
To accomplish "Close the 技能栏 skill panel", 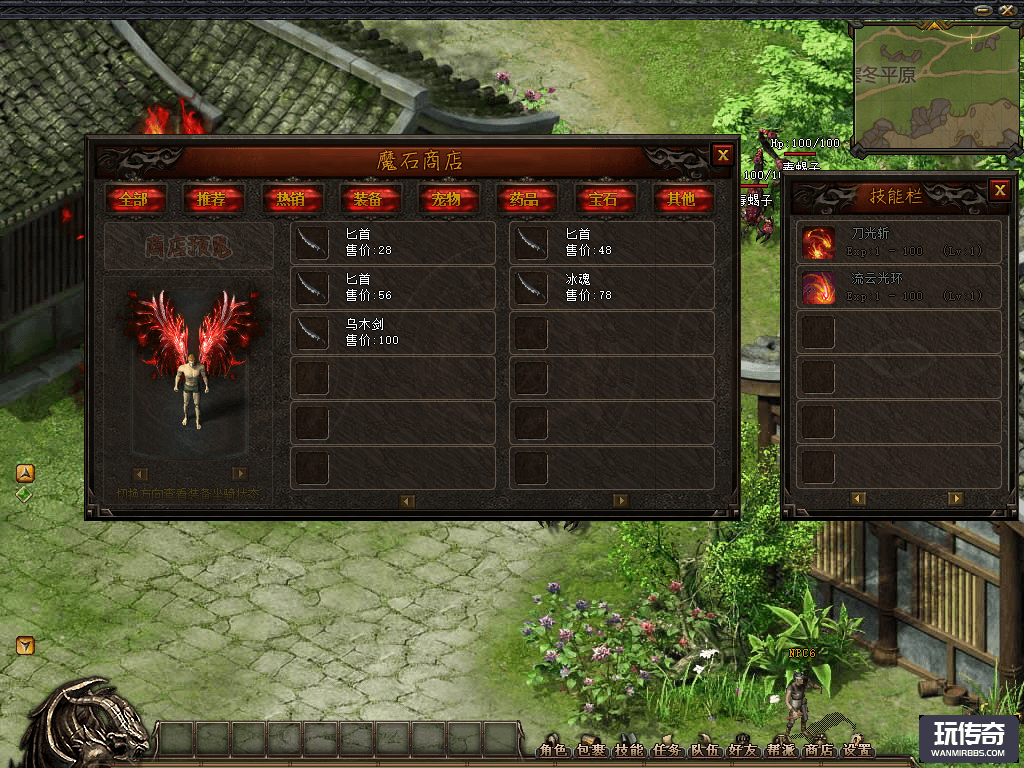I will 999,190.
